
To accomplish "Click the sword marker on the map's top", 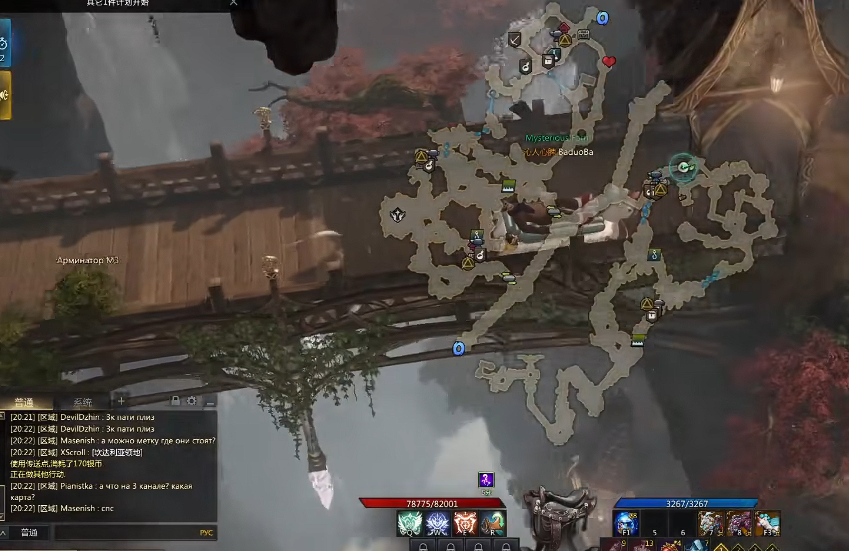I will click(x=514, y=40).
